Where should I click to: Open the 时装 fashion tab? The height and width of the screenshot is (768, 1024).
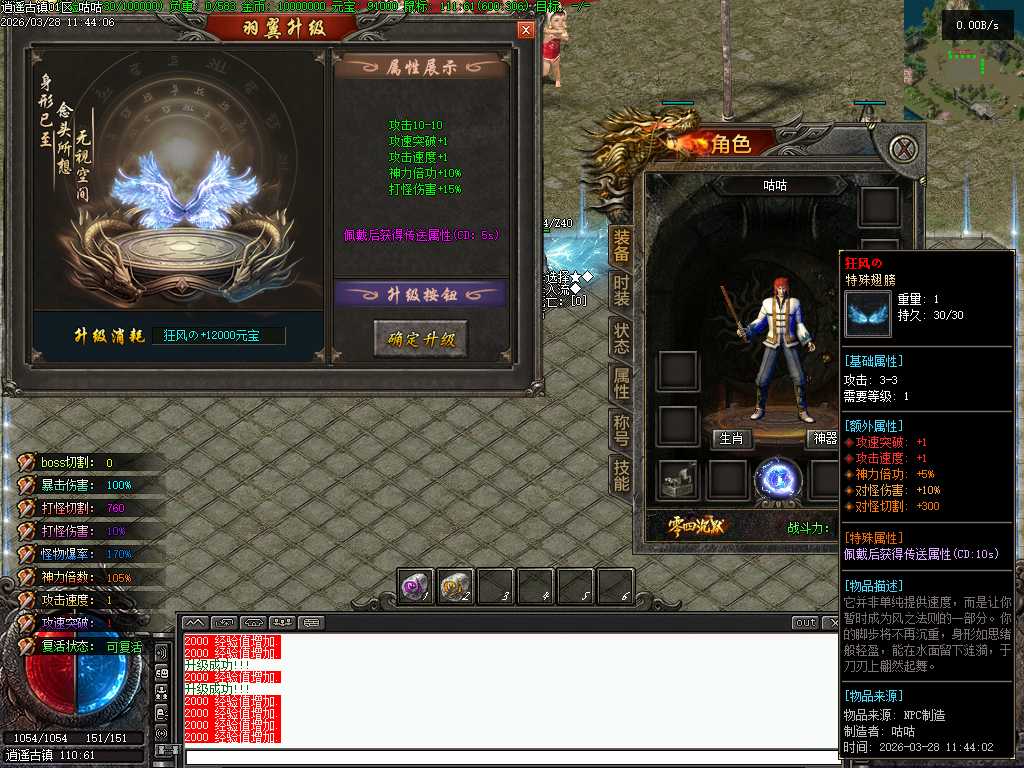point(621,291)
